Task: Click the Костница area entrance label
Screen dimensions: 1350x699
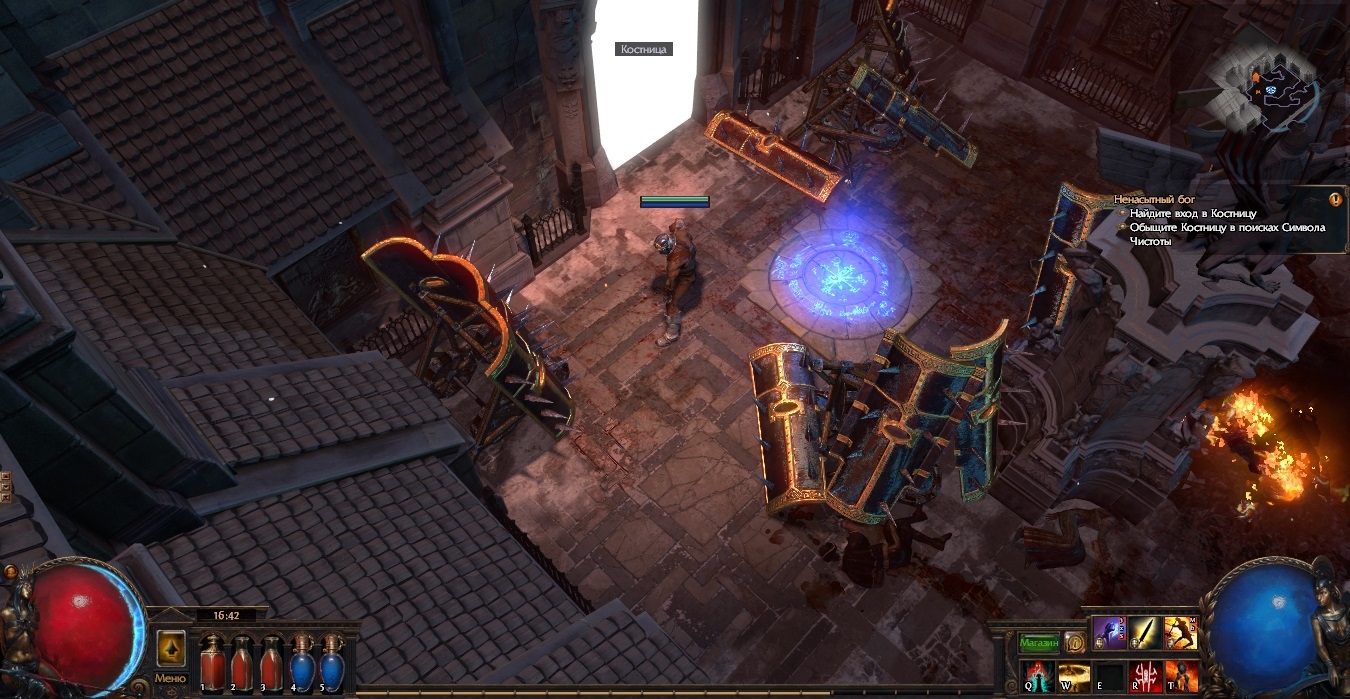Action: (643, 48)
